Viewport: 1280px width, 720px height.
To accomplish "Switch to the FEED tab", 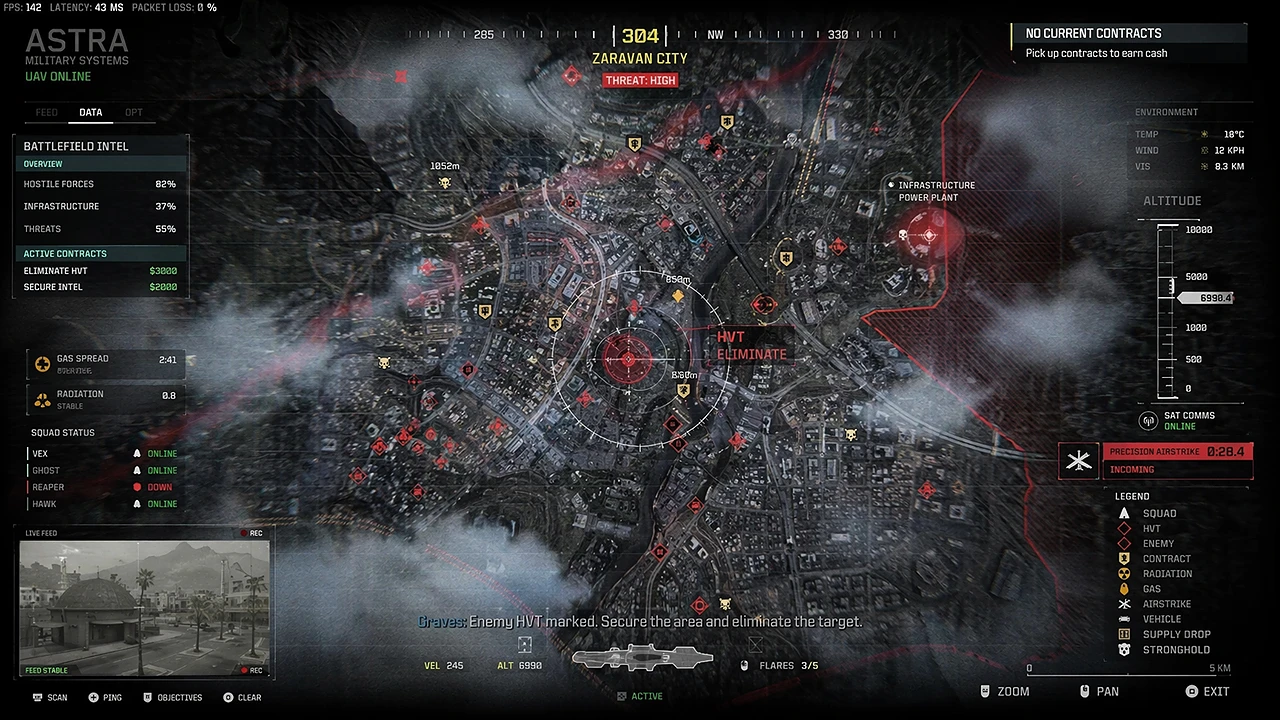I will 46,113.
